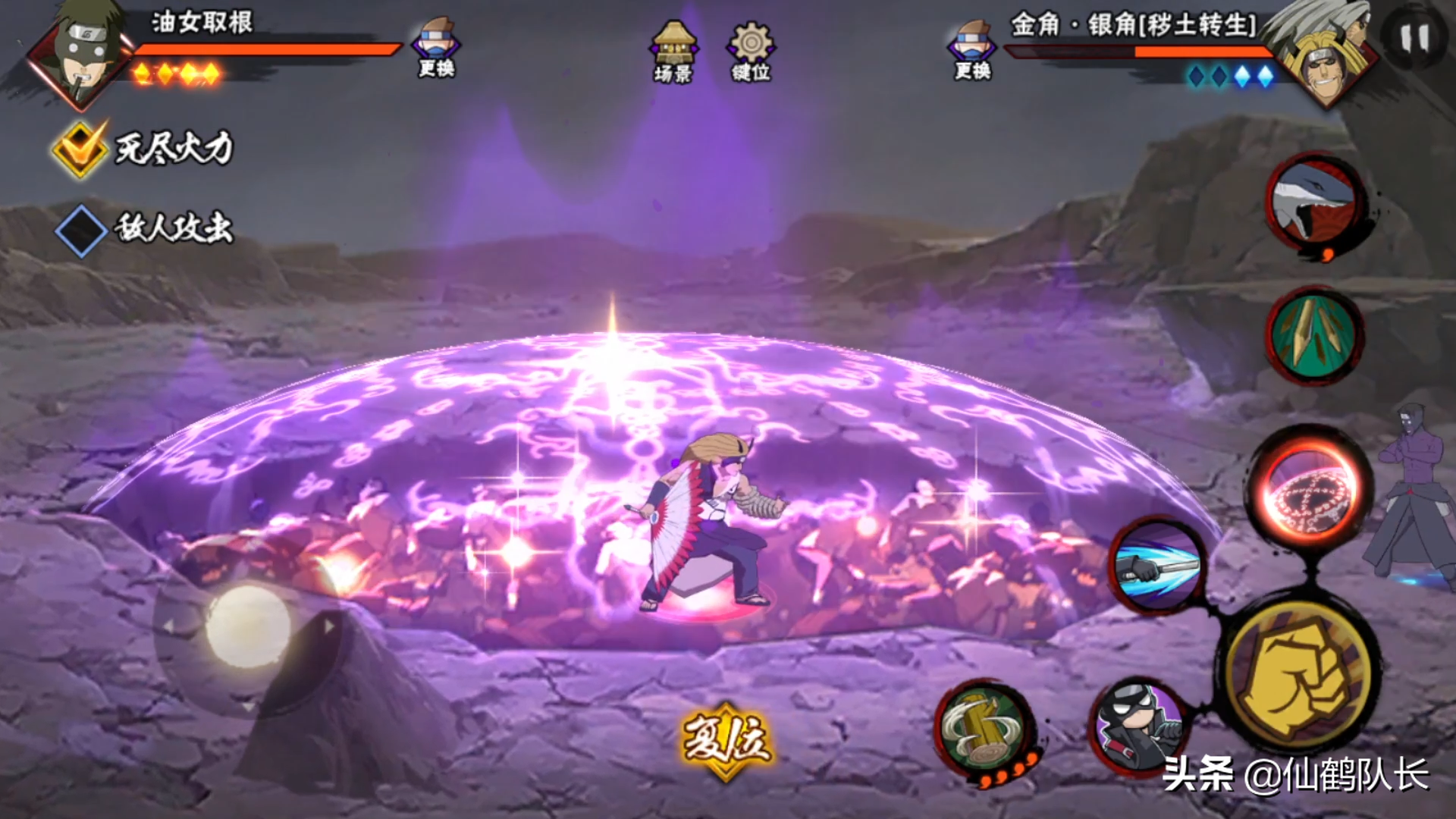Tap the virtual joystick knob
Screen dimensions: 1456x819
click(248, 626)
